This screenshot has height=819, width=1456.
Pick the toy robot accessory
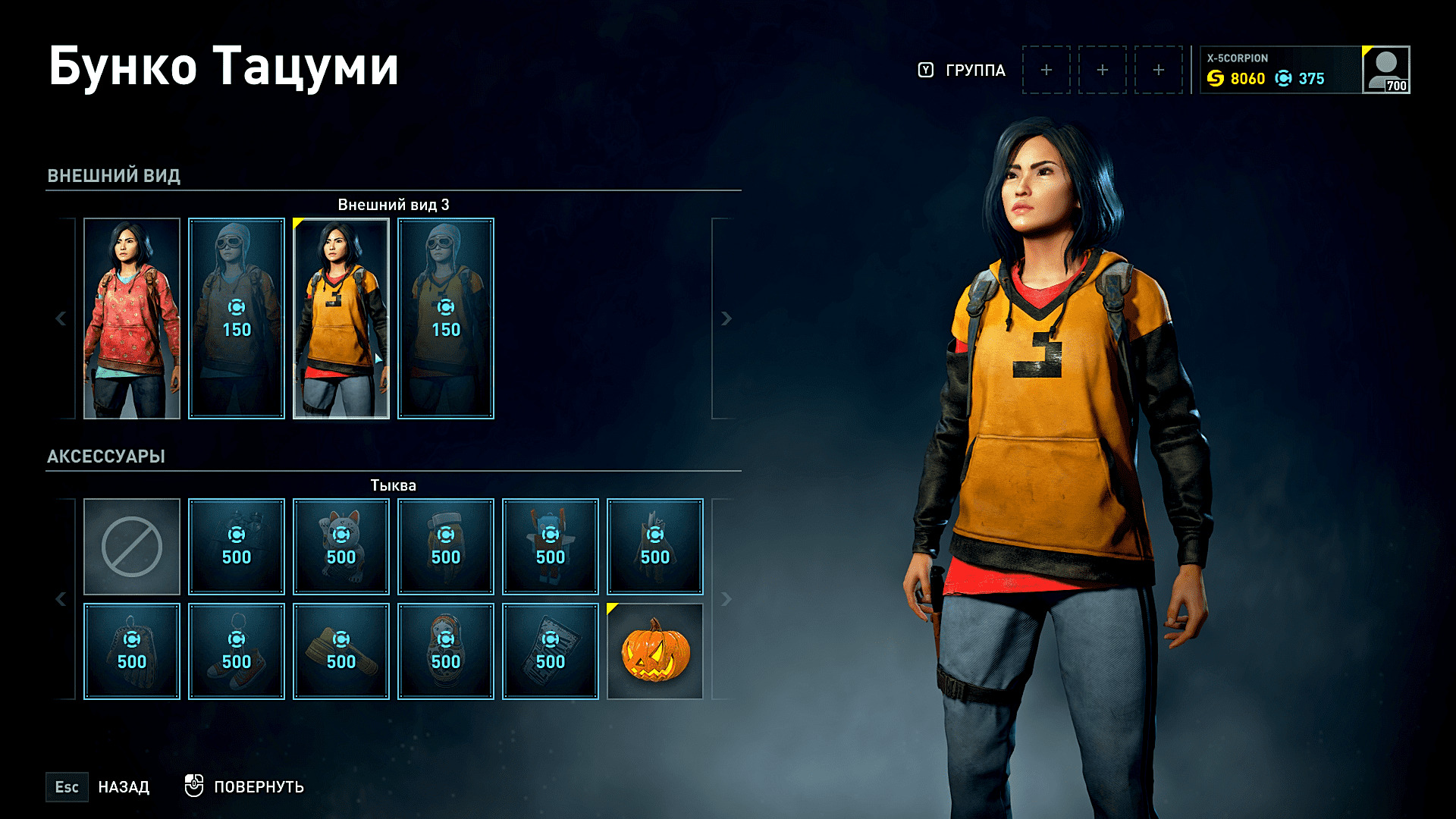pos(551,547)
